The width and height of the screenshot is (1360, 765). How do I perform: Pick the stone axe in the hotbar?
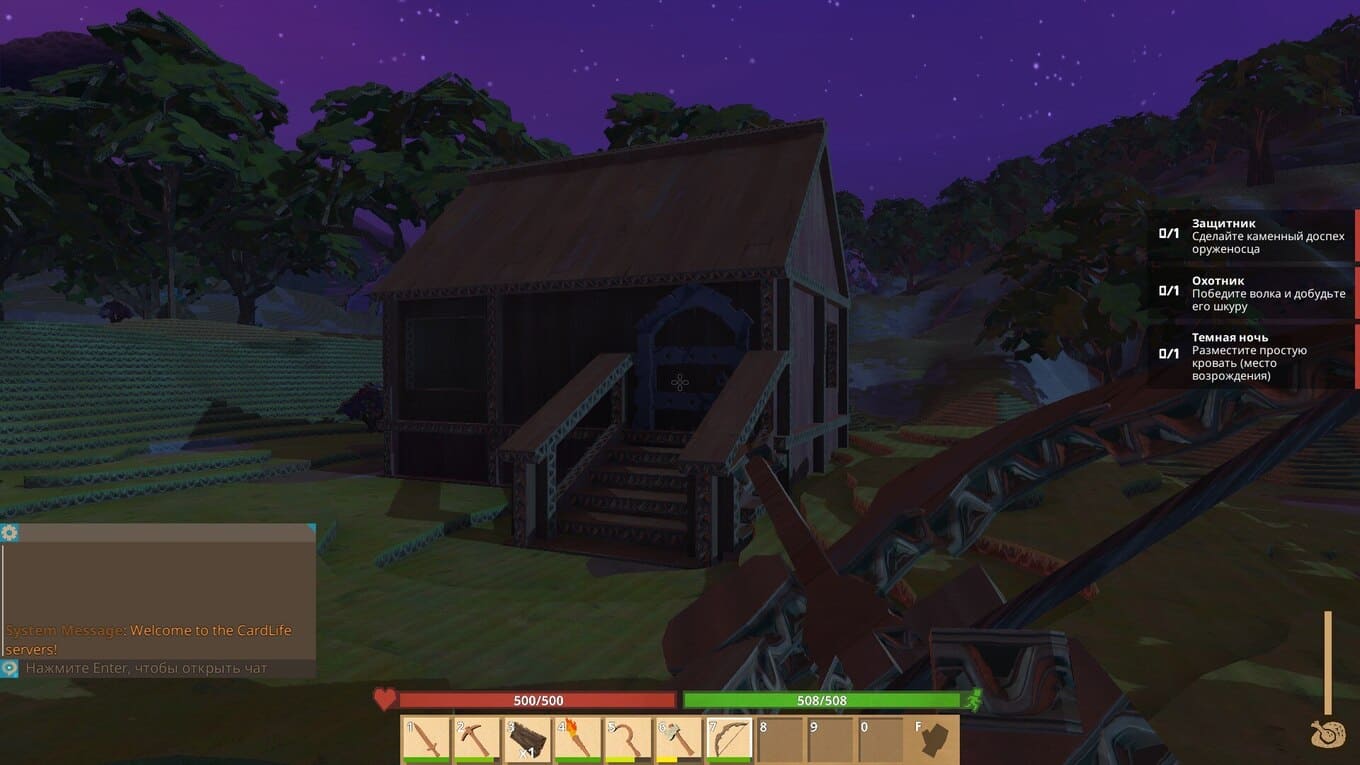pos(680,740)
